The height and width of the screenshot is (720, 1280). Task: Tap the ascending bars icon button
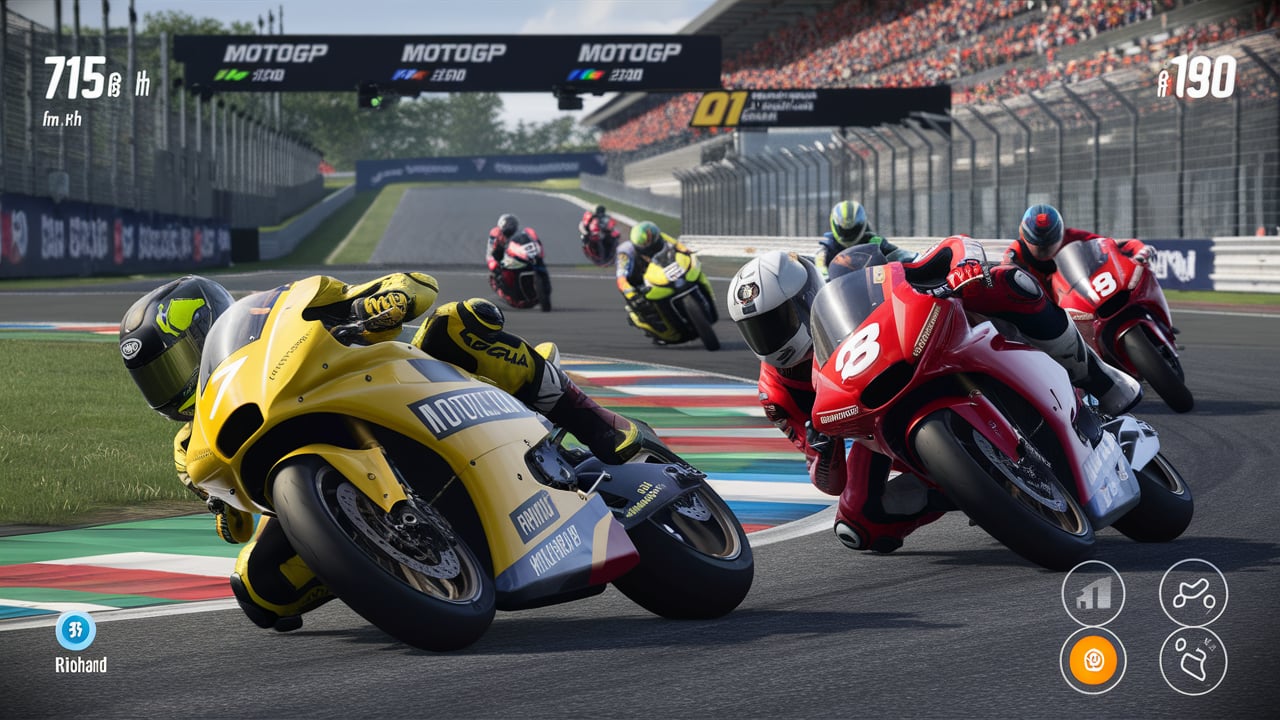click(1093, 593)
